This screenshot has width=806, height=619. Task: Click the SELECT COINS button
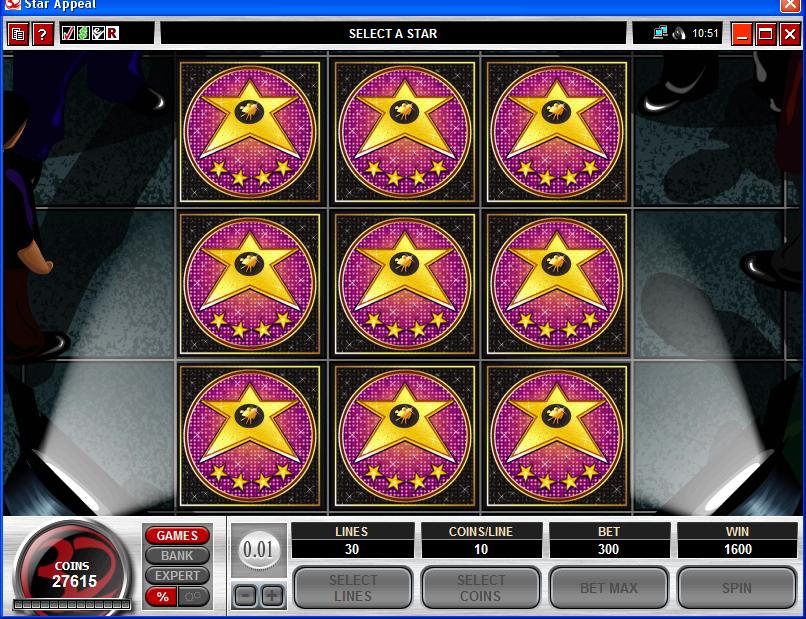coord(481,588)
